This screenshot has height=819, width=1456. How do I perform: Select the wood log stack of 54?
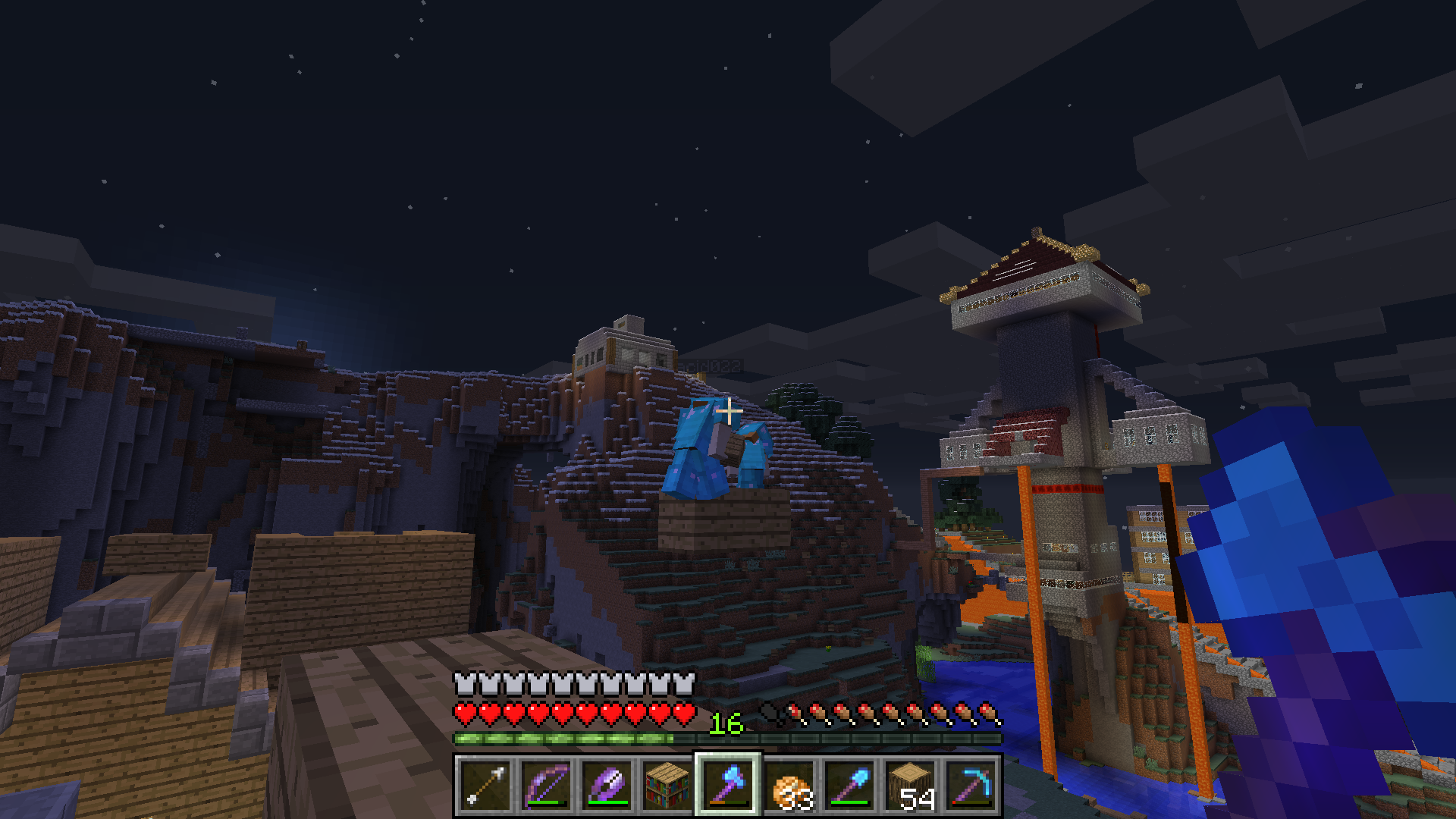point(910,785)
